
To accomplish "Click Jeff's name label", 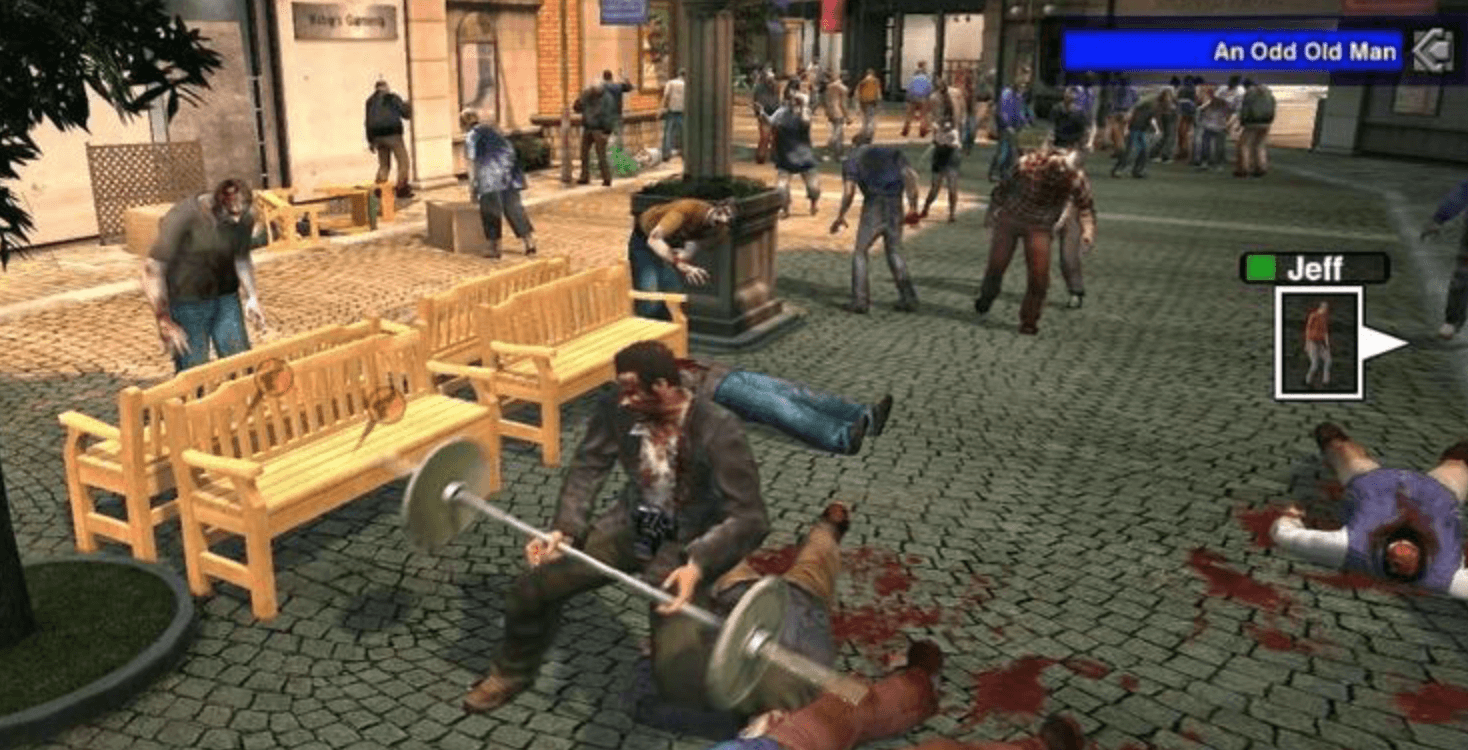I will click(1322, 267).
